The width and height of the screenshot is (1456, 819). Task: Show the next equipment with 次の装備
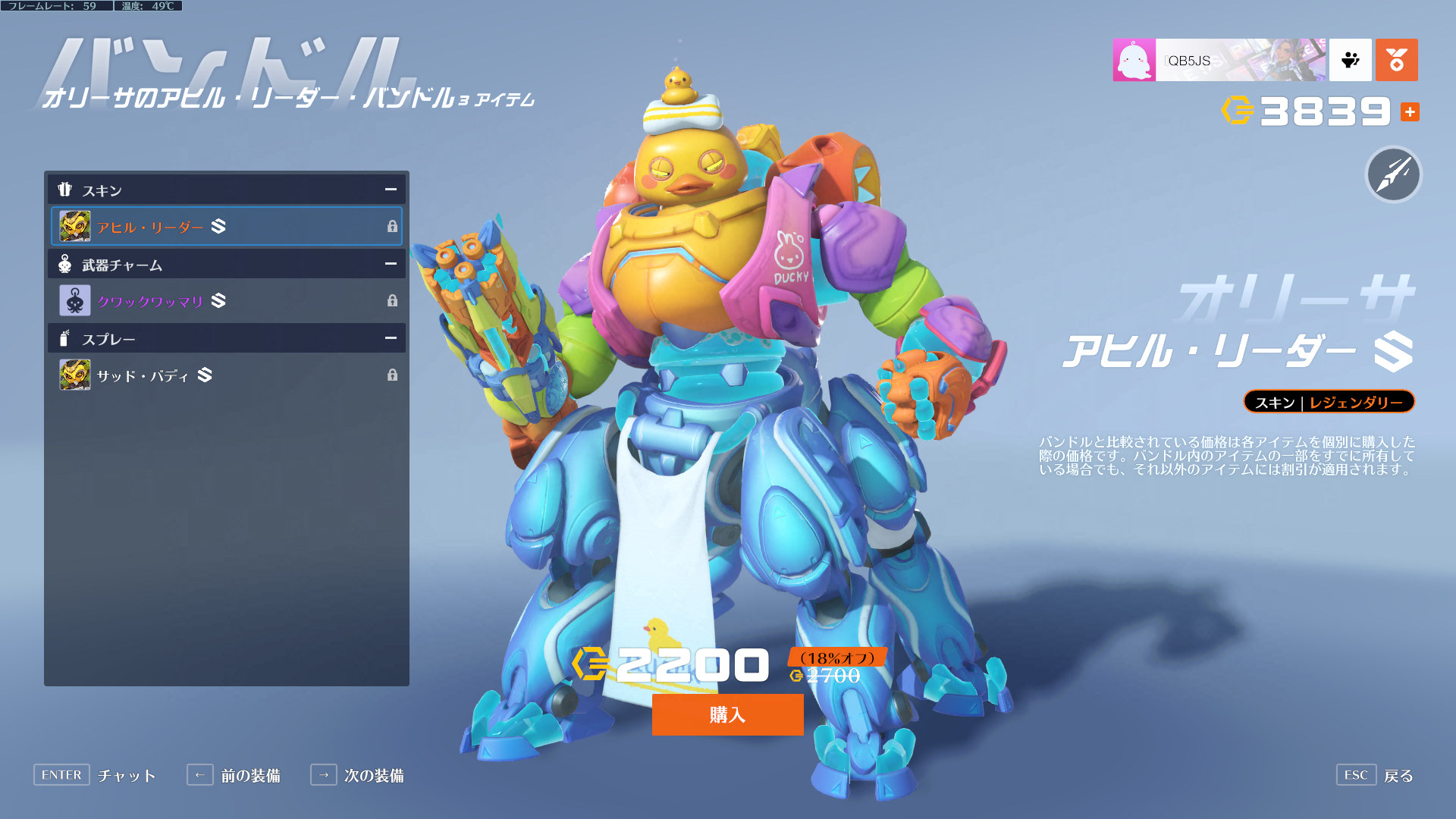coord(358,775)
